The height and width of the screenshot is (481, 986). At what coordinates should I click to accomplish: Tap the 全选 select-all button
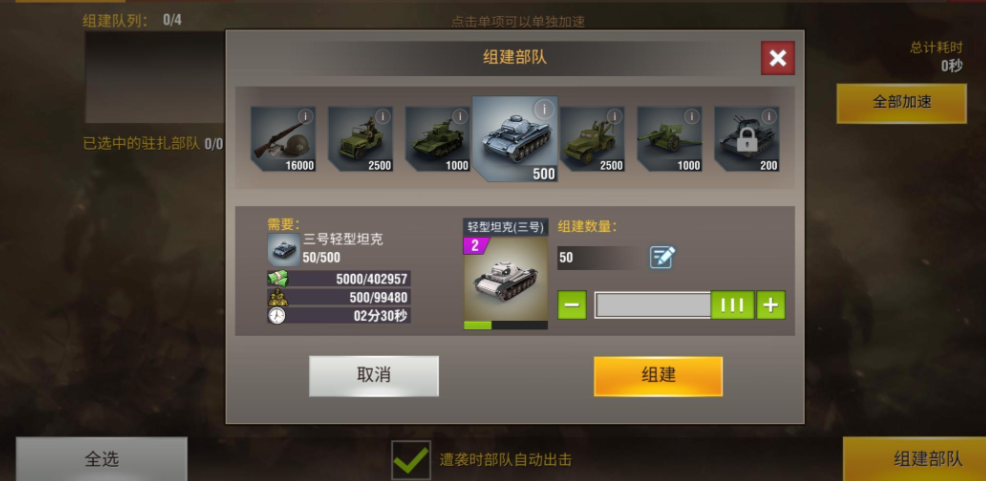(x=101, y=459)
